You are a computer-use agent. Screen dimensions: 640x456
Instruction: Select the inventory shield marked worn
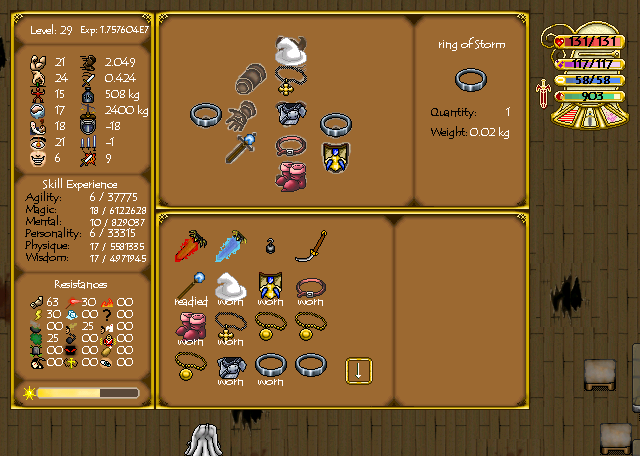click(269, 287)
